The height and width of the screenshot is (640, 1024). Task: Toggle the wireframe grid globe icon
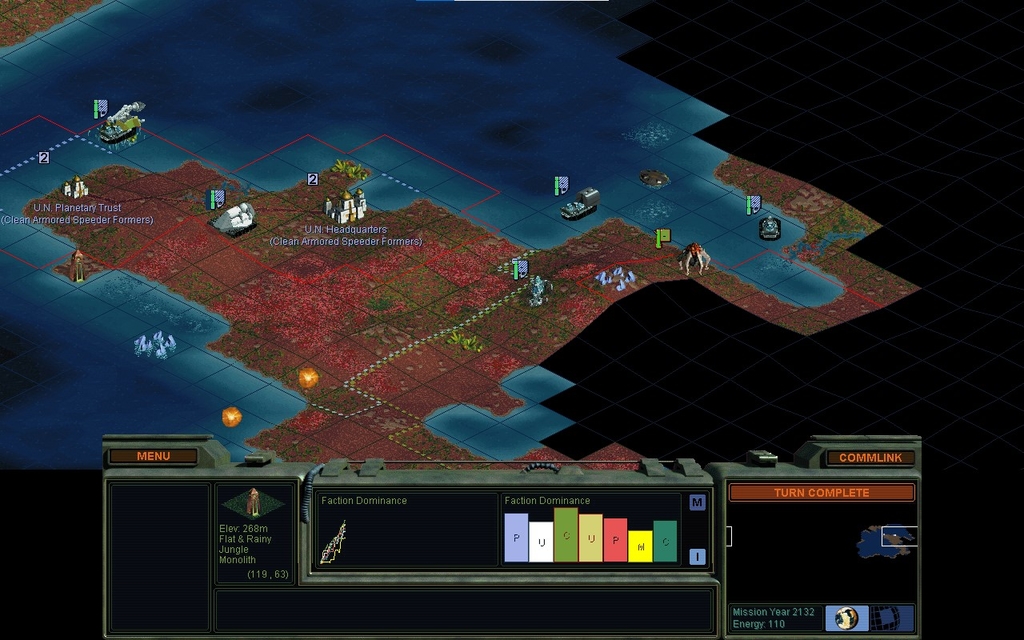click(x=884, y=617)
